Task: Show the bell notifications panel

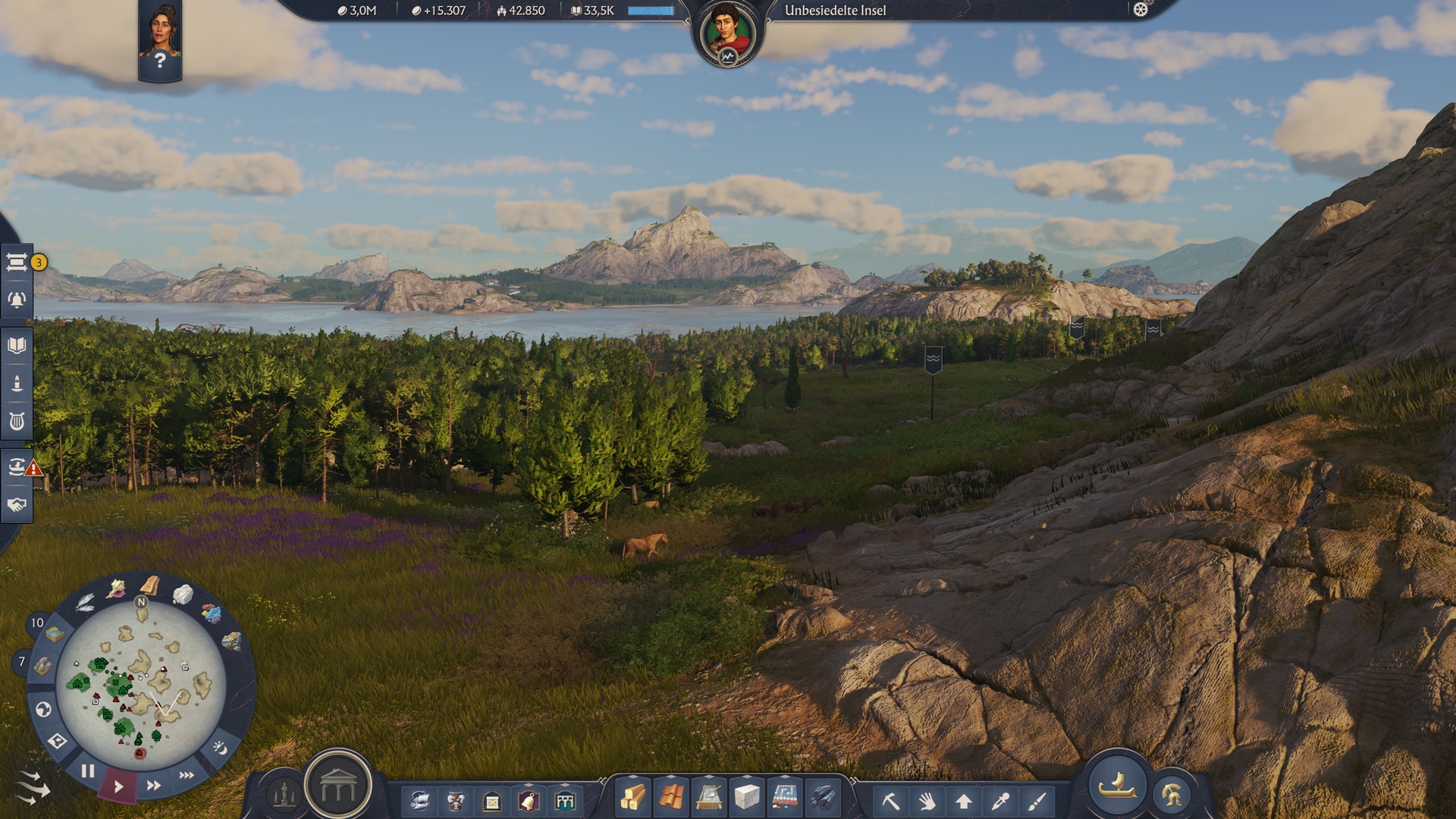Action: (17, 300)
